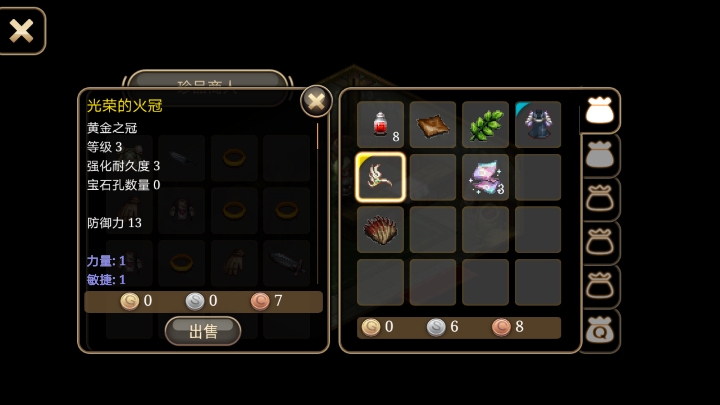Select the brown leather hide item
The image size is (720, 405).
[x=433, y=125]
